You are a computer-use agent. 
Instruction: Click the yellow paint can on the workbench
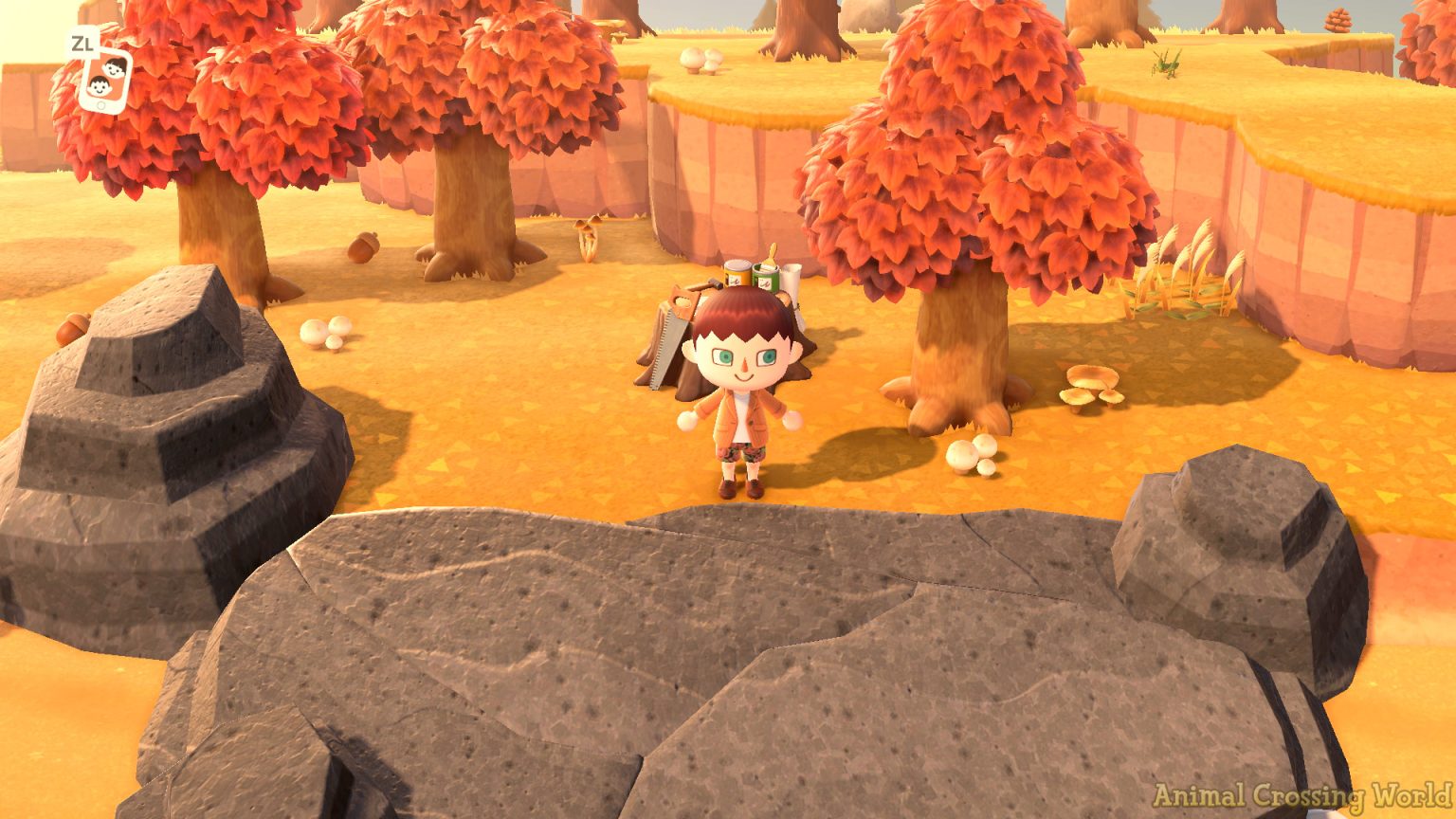(735, 273)
